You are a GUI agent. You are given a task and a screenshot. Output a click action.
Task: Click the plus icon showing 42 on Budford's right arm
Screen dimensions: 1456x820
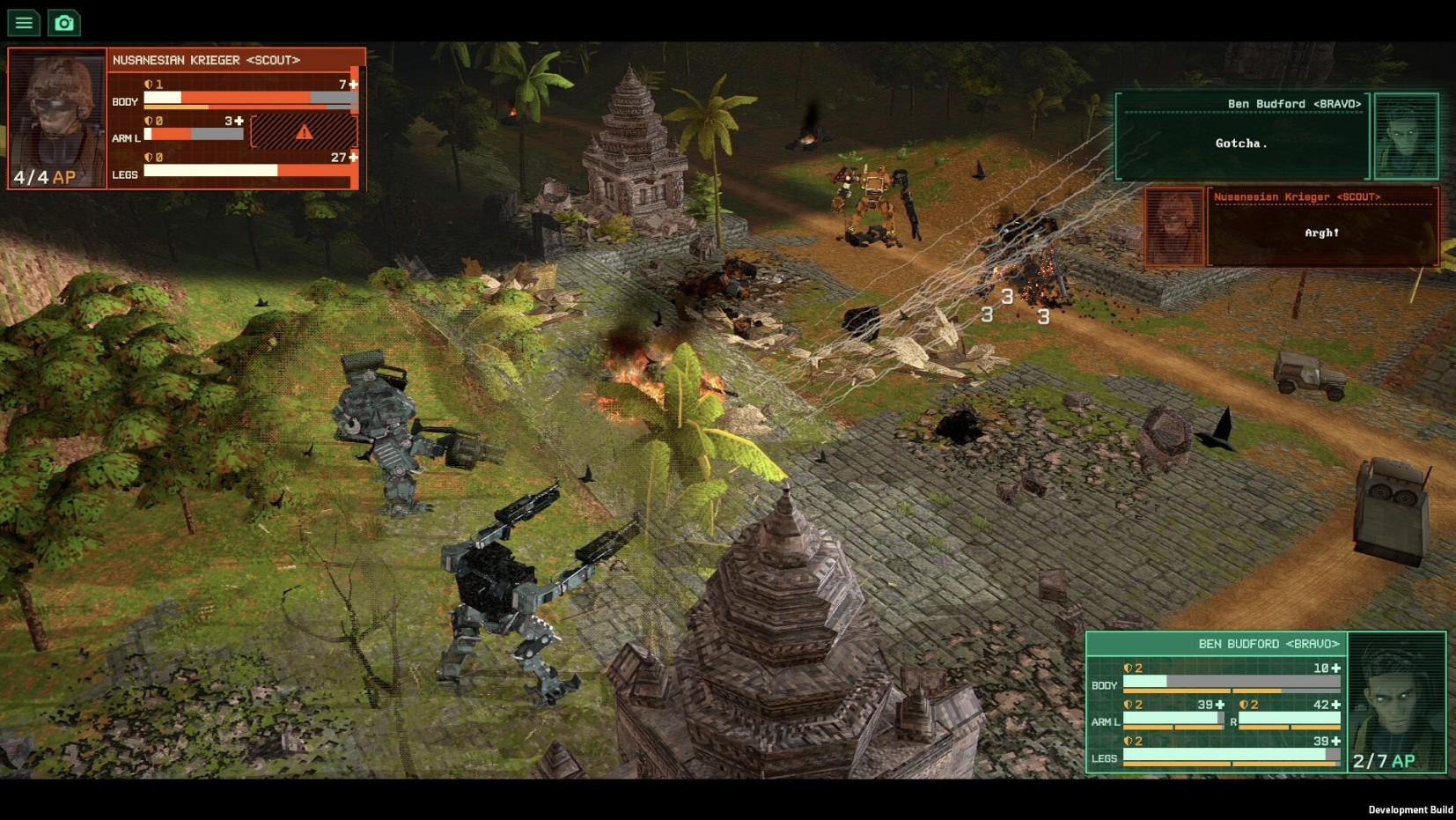pyautogui.click(x=1336, y=705)
